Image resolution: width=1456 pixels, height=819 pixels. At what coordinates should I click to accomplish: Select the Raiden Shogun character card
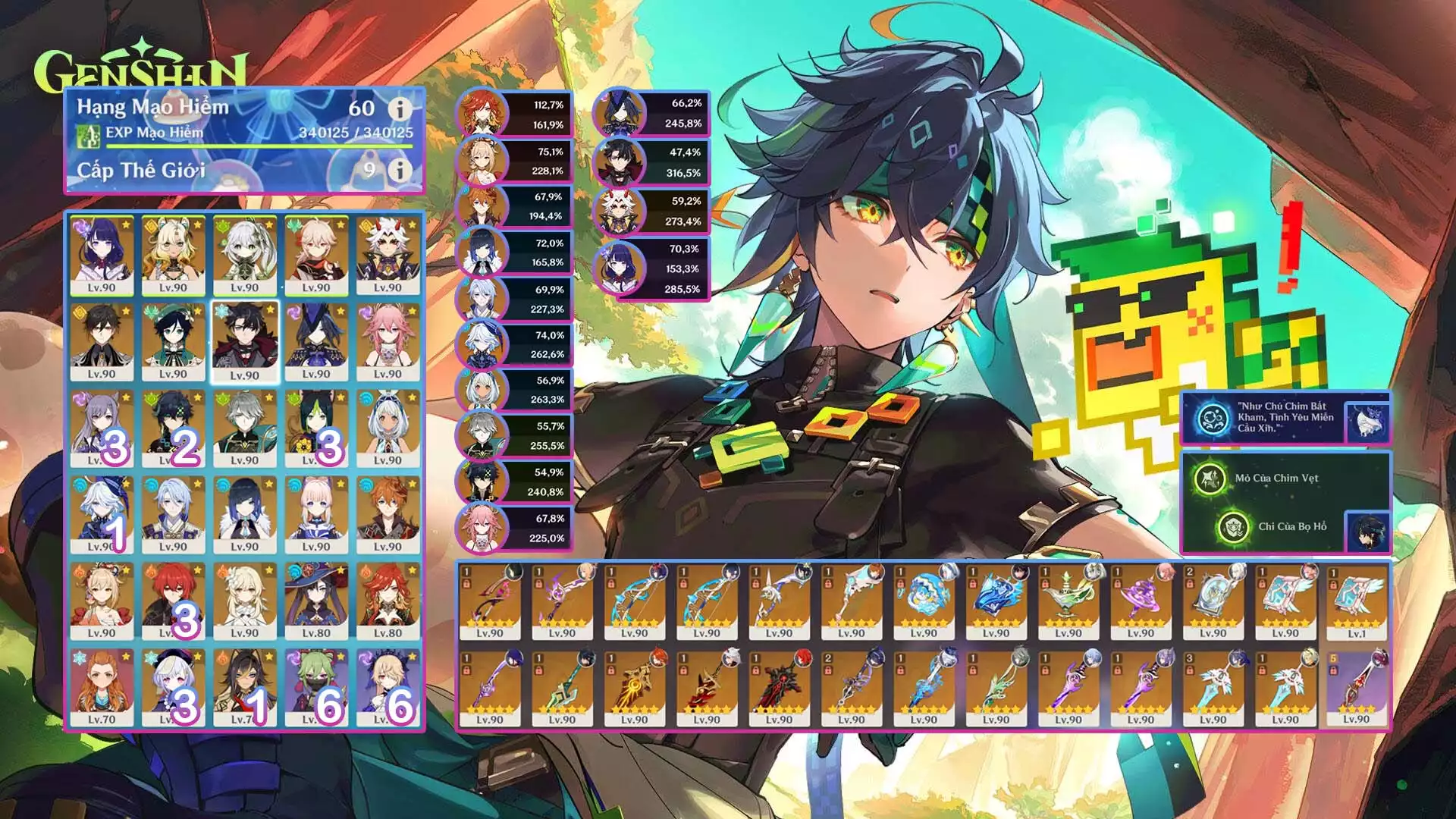[x=102, y=256]
